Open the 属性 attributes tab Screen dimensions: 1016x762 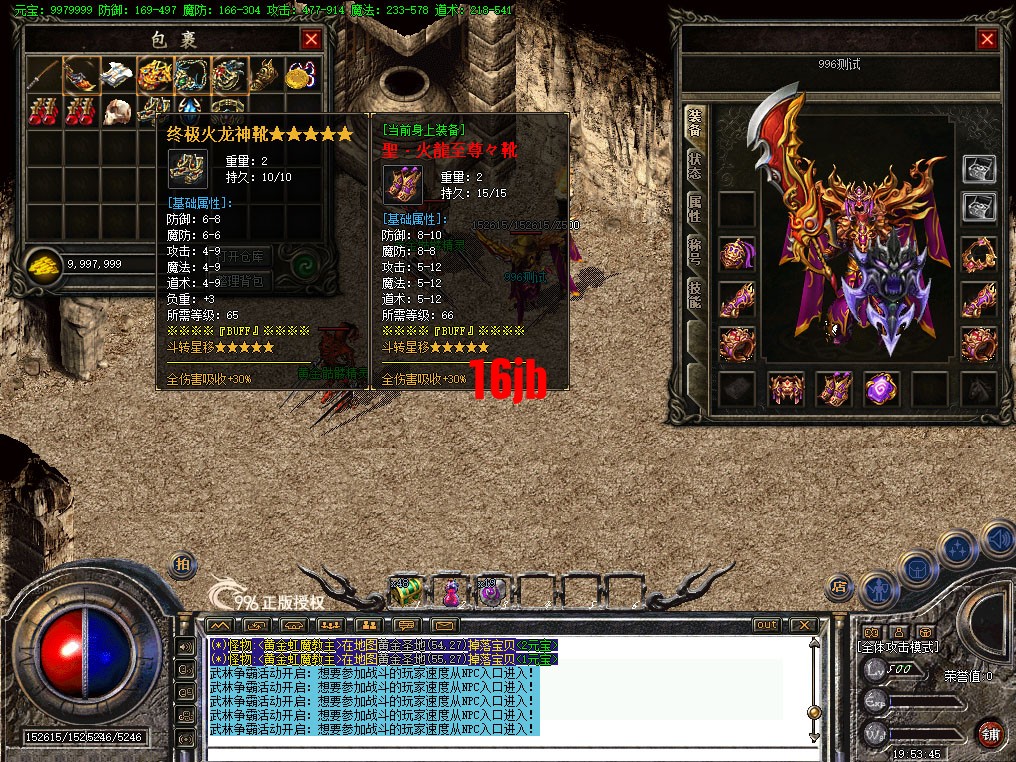pos(694,207)
